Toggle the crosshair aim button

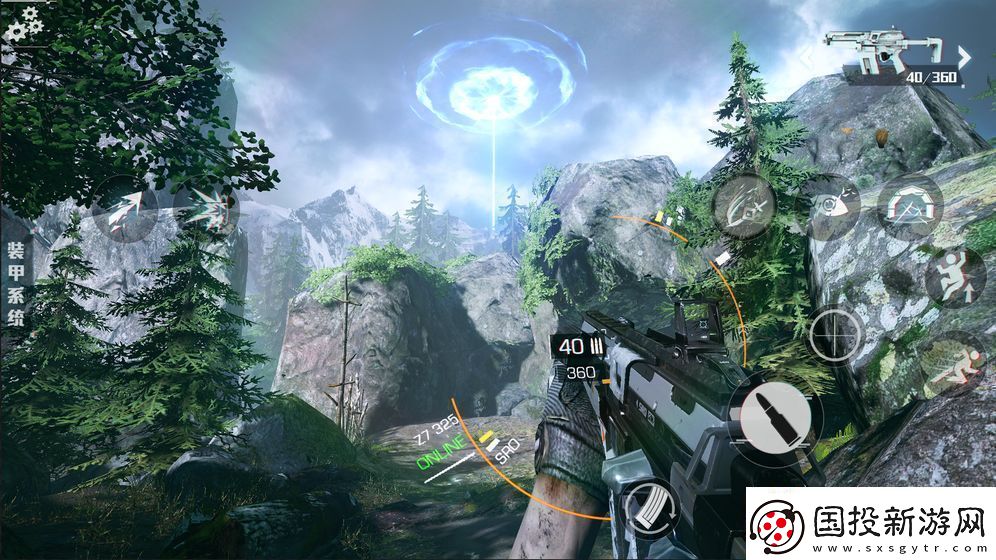tap(838, 334)
